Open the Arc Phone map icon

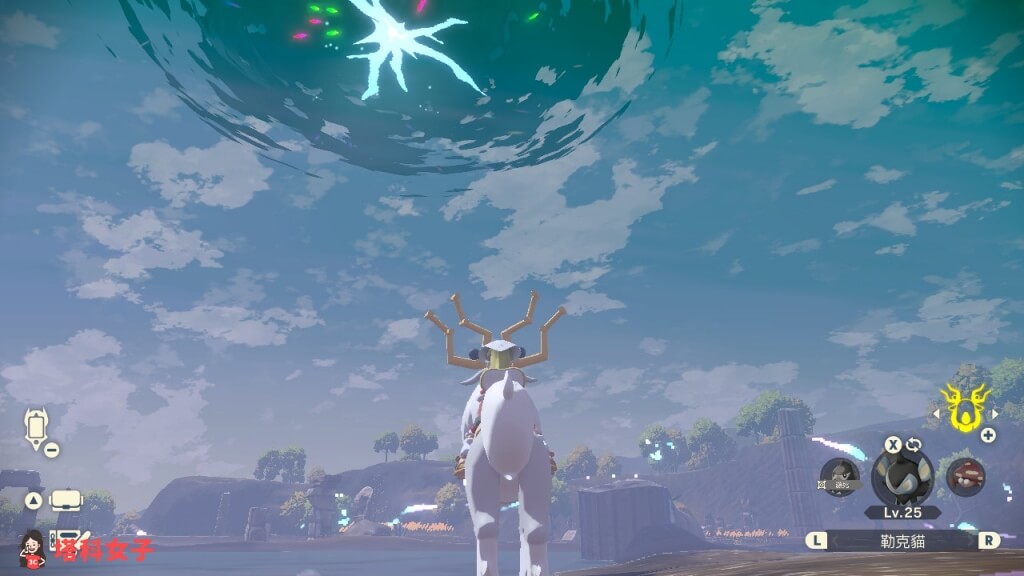pos(37,428)
